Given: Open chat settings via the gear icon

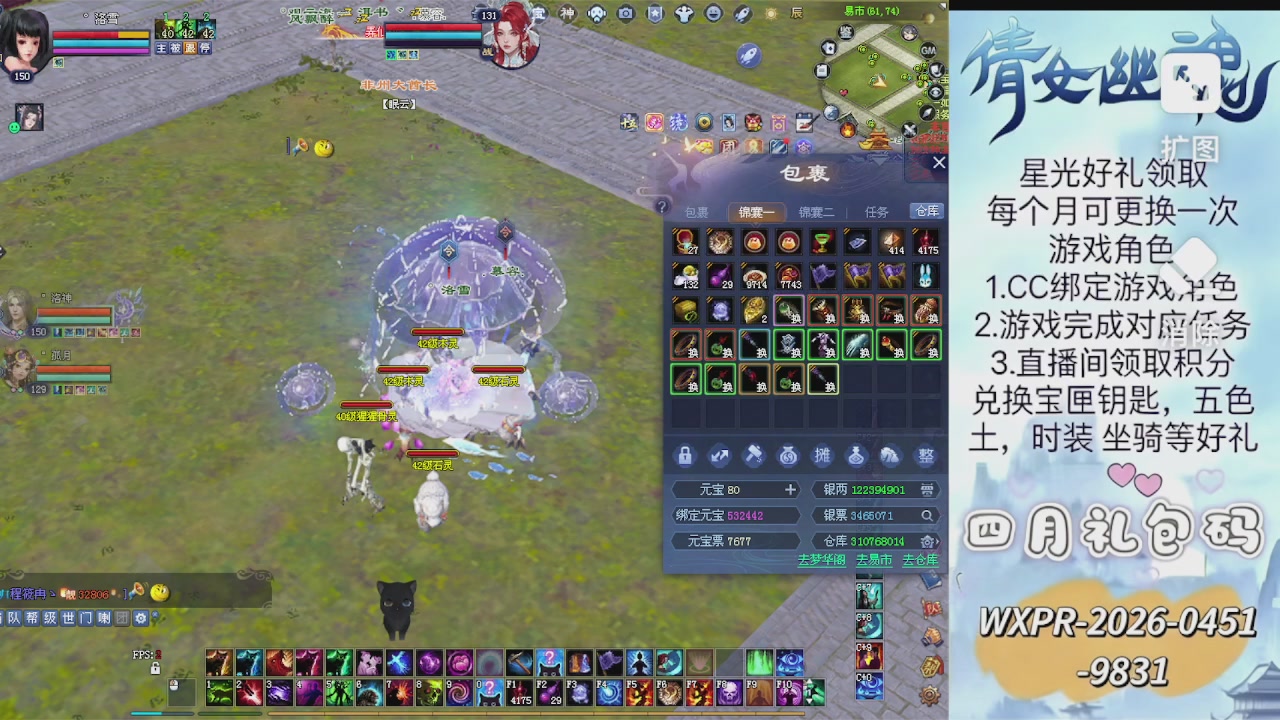Looking at the screenshot, I should point(141,619).
